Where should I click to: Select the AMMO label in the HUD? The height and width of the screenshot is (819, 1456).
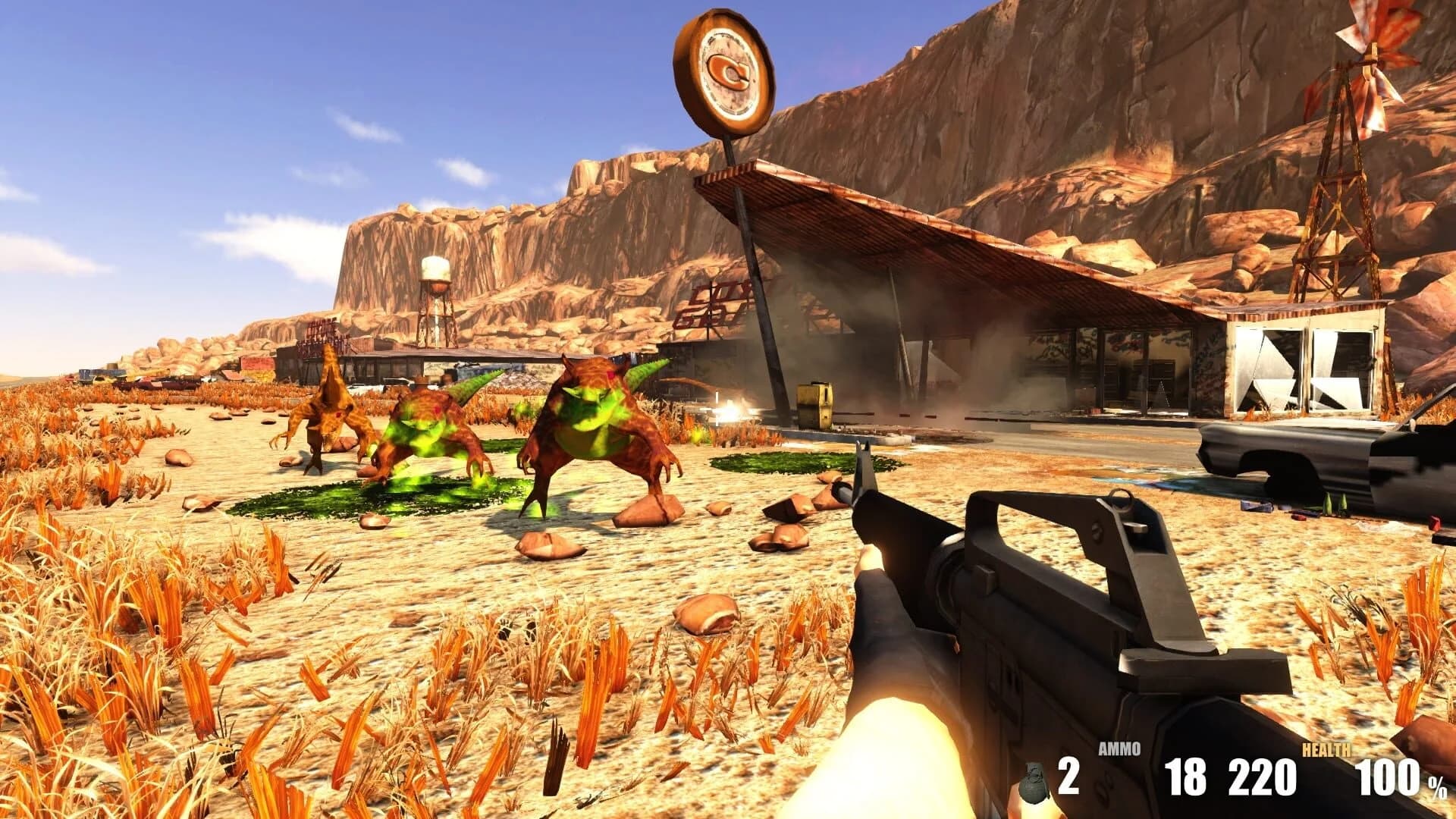click(x=1121, y=749)
